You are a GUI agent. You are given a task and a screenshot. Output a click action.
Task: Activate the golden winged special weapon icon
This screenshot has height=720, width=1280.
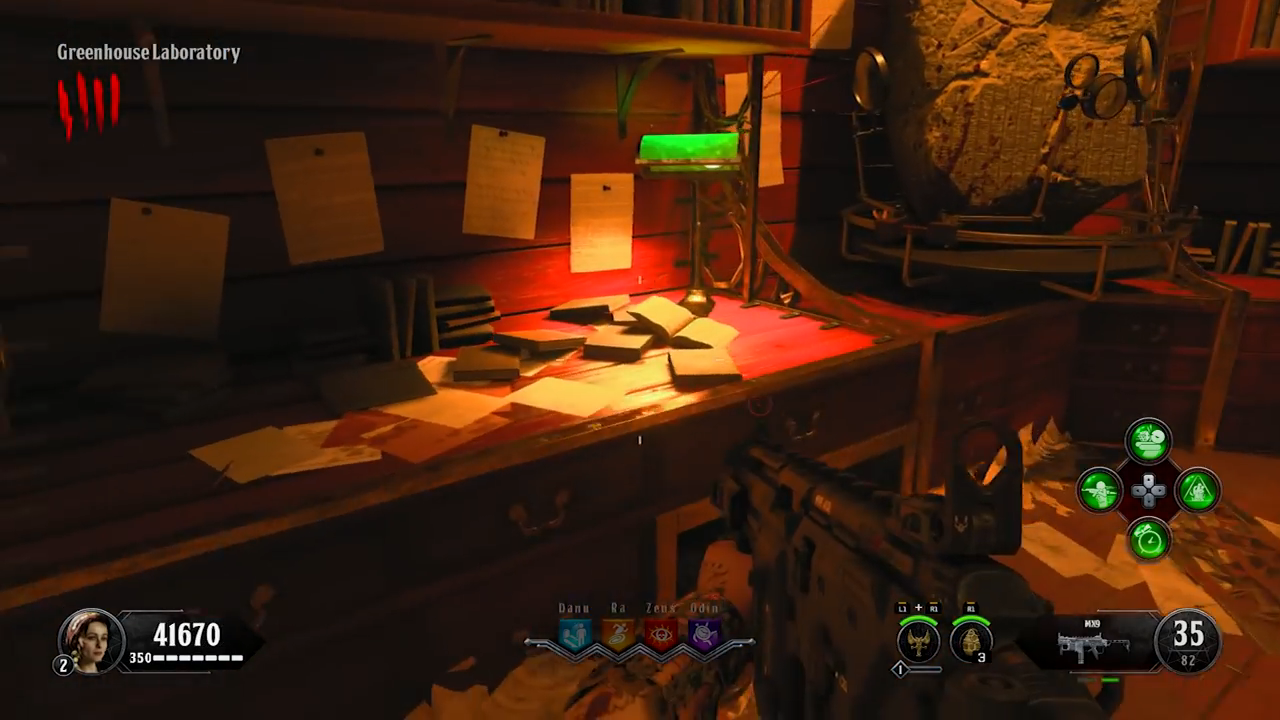(917, 641)
